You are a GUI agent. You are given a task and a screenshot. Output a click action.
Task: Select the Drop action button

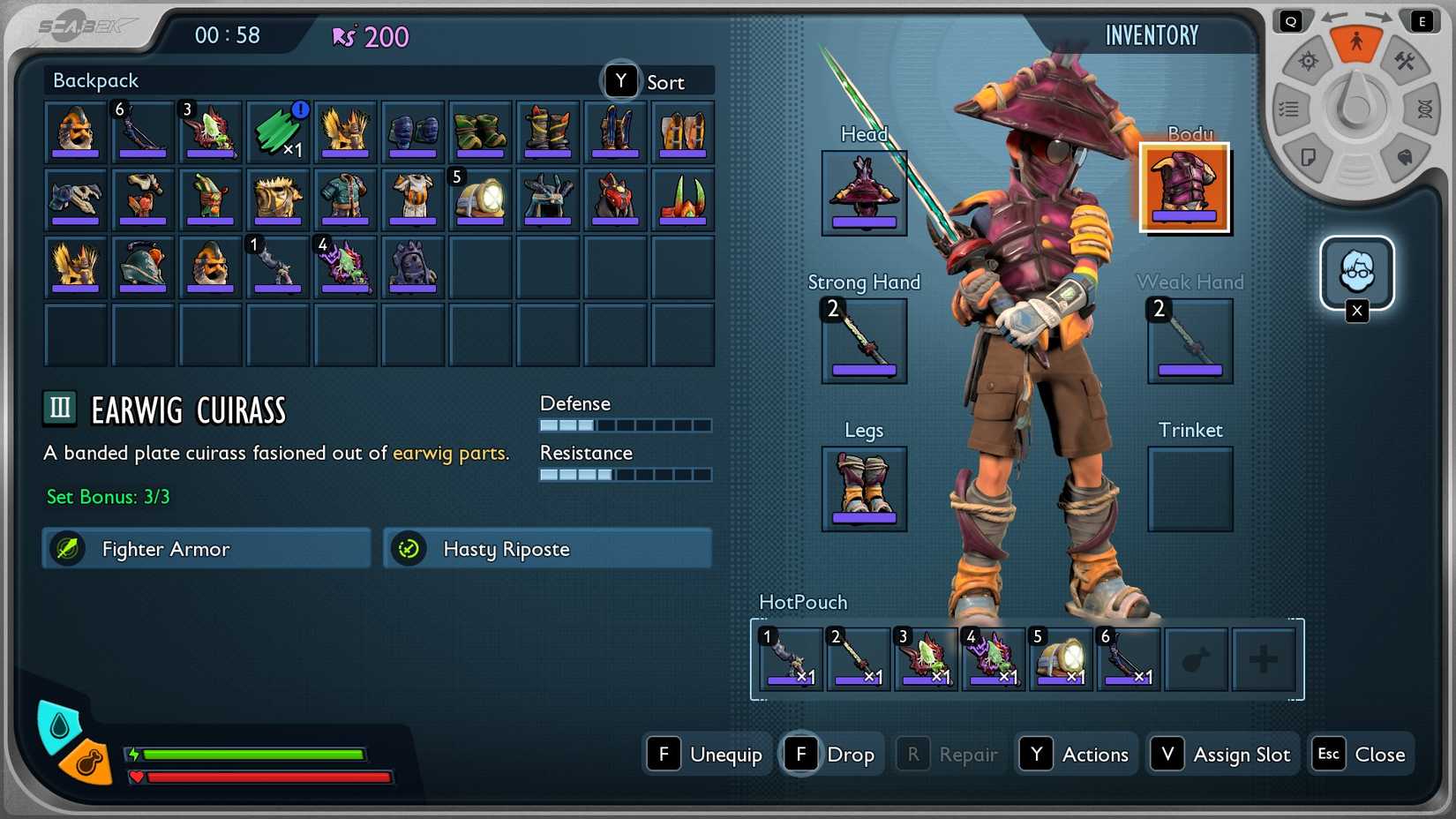click(830, 754)
